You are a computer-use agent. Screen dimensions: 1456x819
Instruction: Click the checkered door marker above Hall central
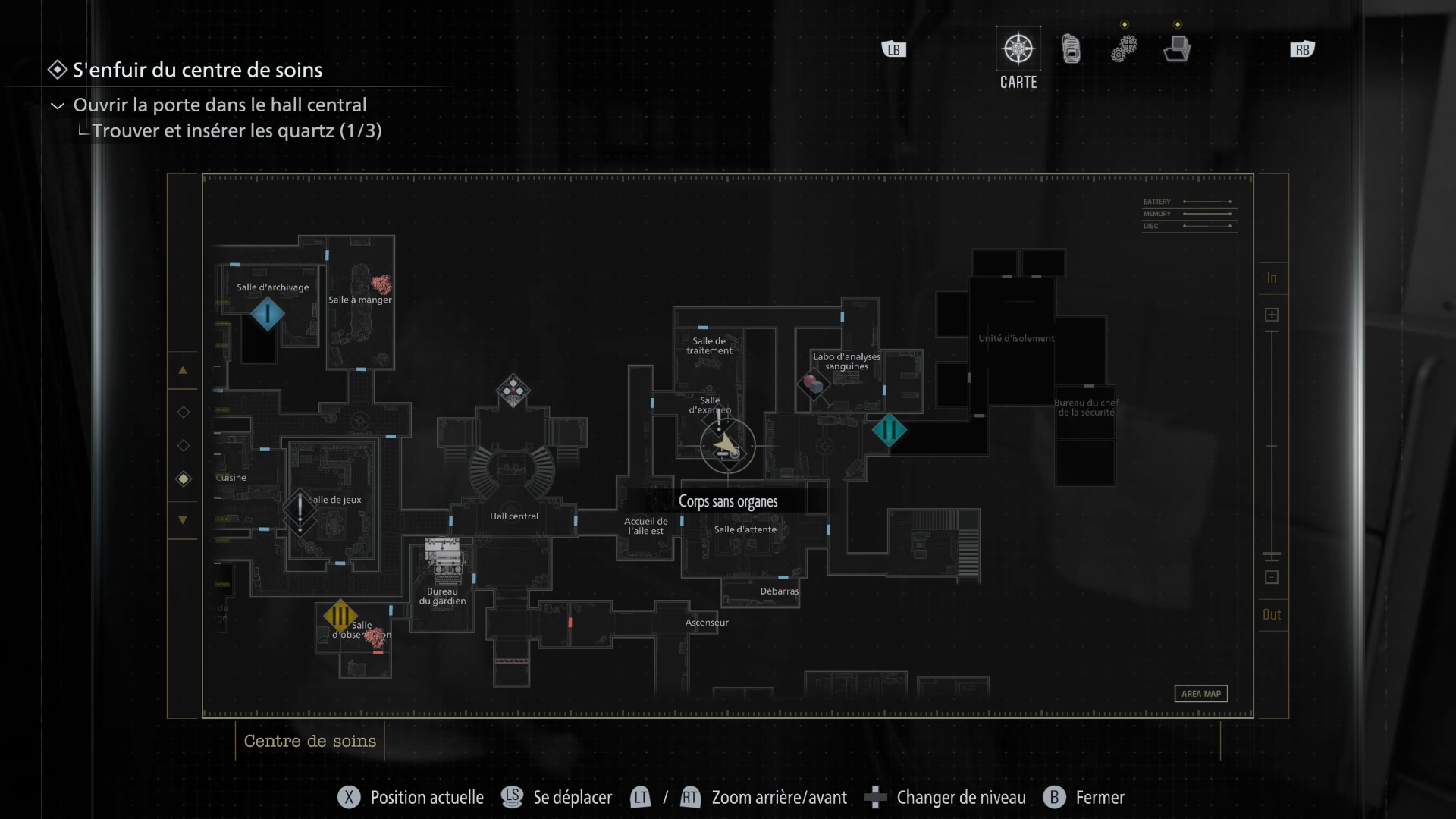[x=513, y=391]
